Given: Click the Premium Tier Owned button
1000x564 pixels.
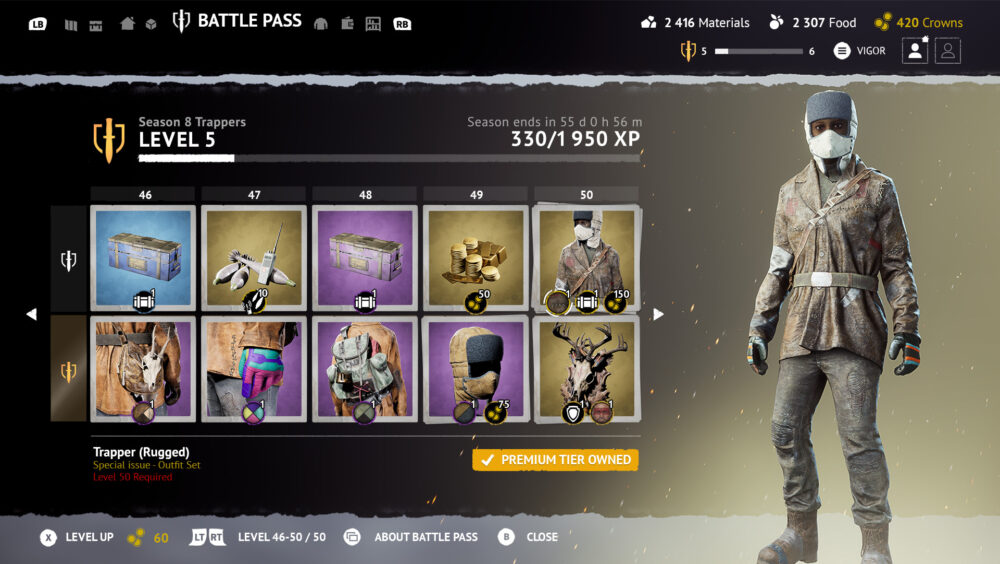Looking at the screenshot, I should point(555,460).
